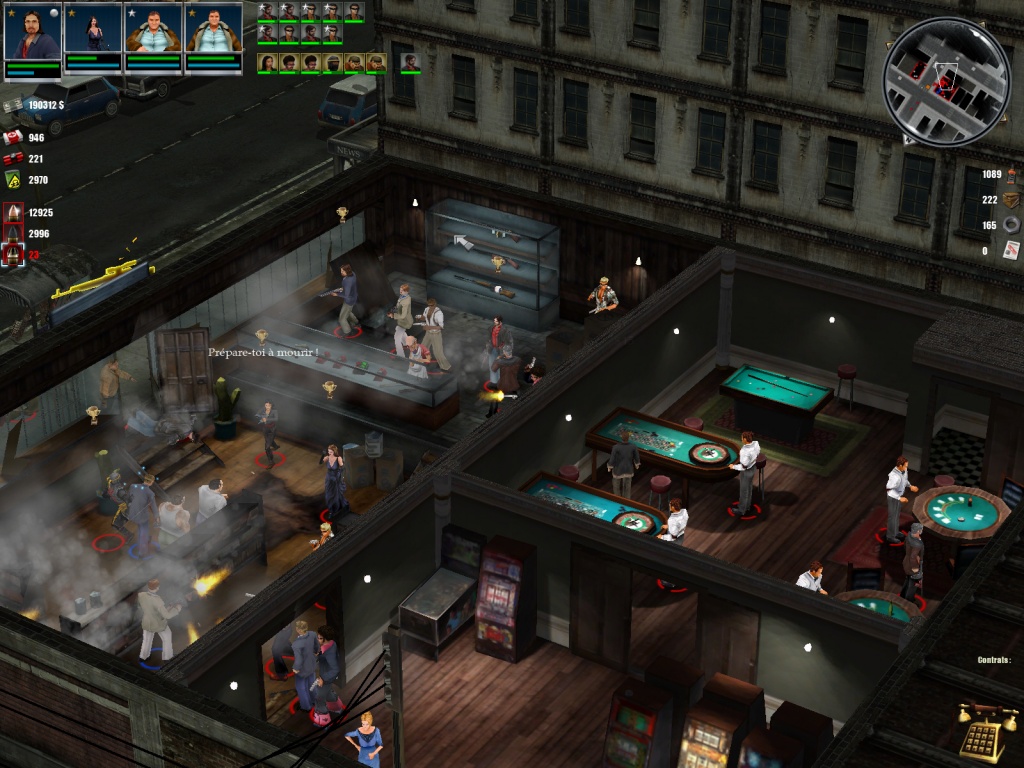Click the wooden crate resource icon
The image size is (1024, 768).
point(1011,200)
